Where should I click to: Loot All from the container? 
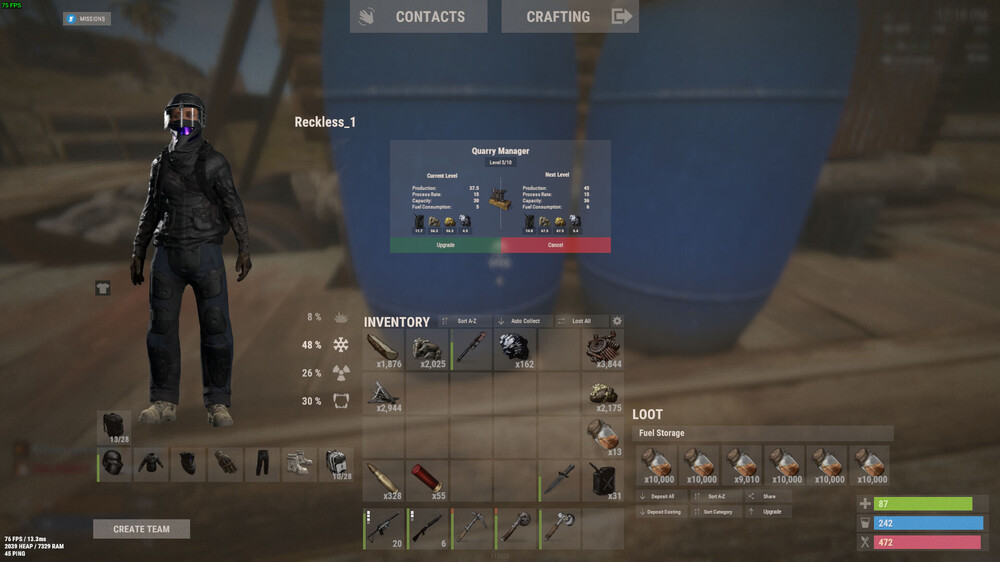580,321
